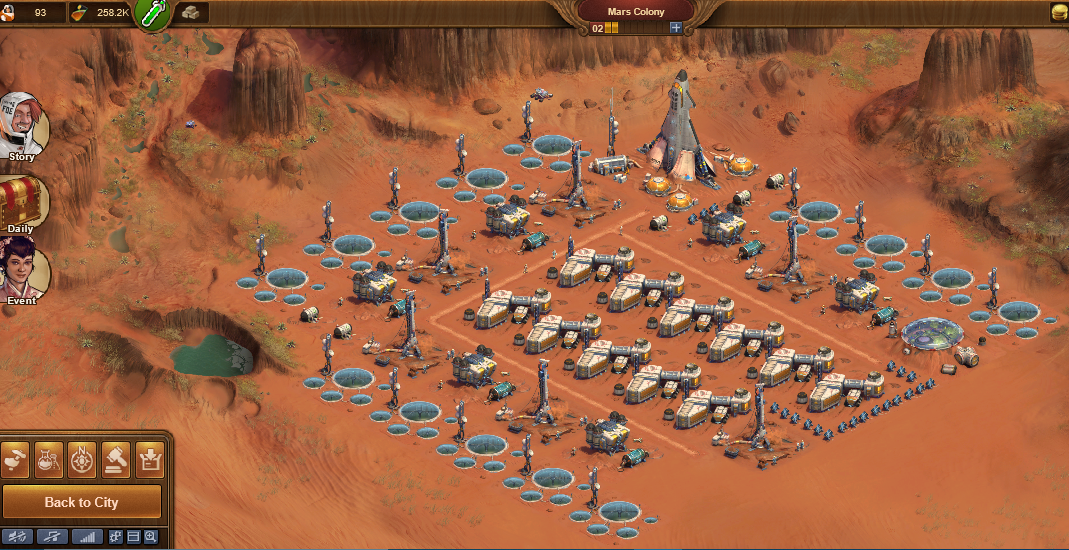Click the plus button under Mars Colony
The height and width of the screenshot is (550, 1069).
(676, 28)
